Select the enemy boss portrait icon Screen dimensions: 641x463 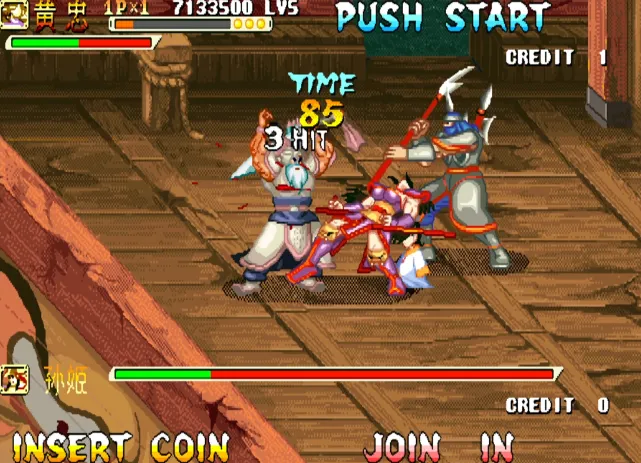click(x=15, y=379)
